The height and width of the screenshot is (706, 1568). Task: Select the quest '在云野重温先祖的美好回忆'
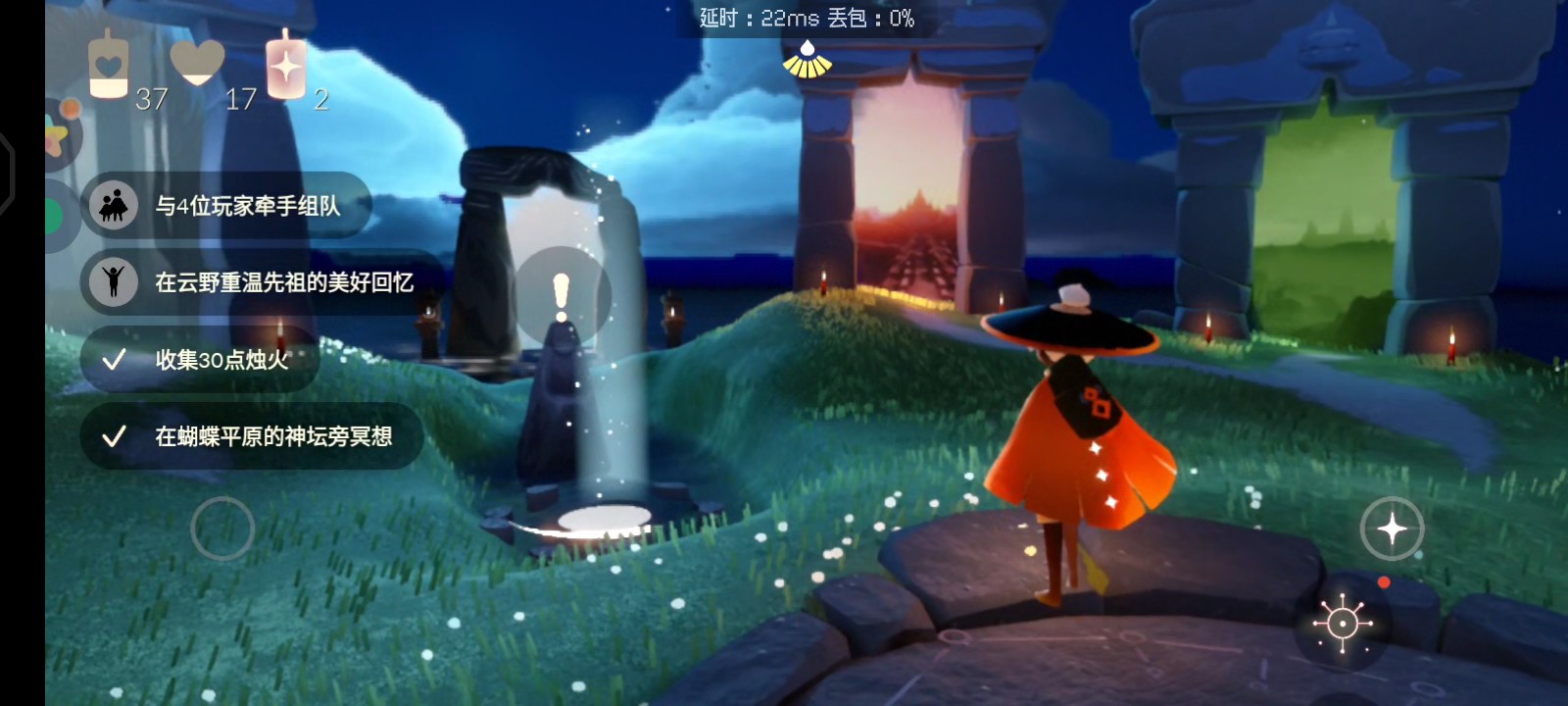pyautogui.click(x=283, y=282)
